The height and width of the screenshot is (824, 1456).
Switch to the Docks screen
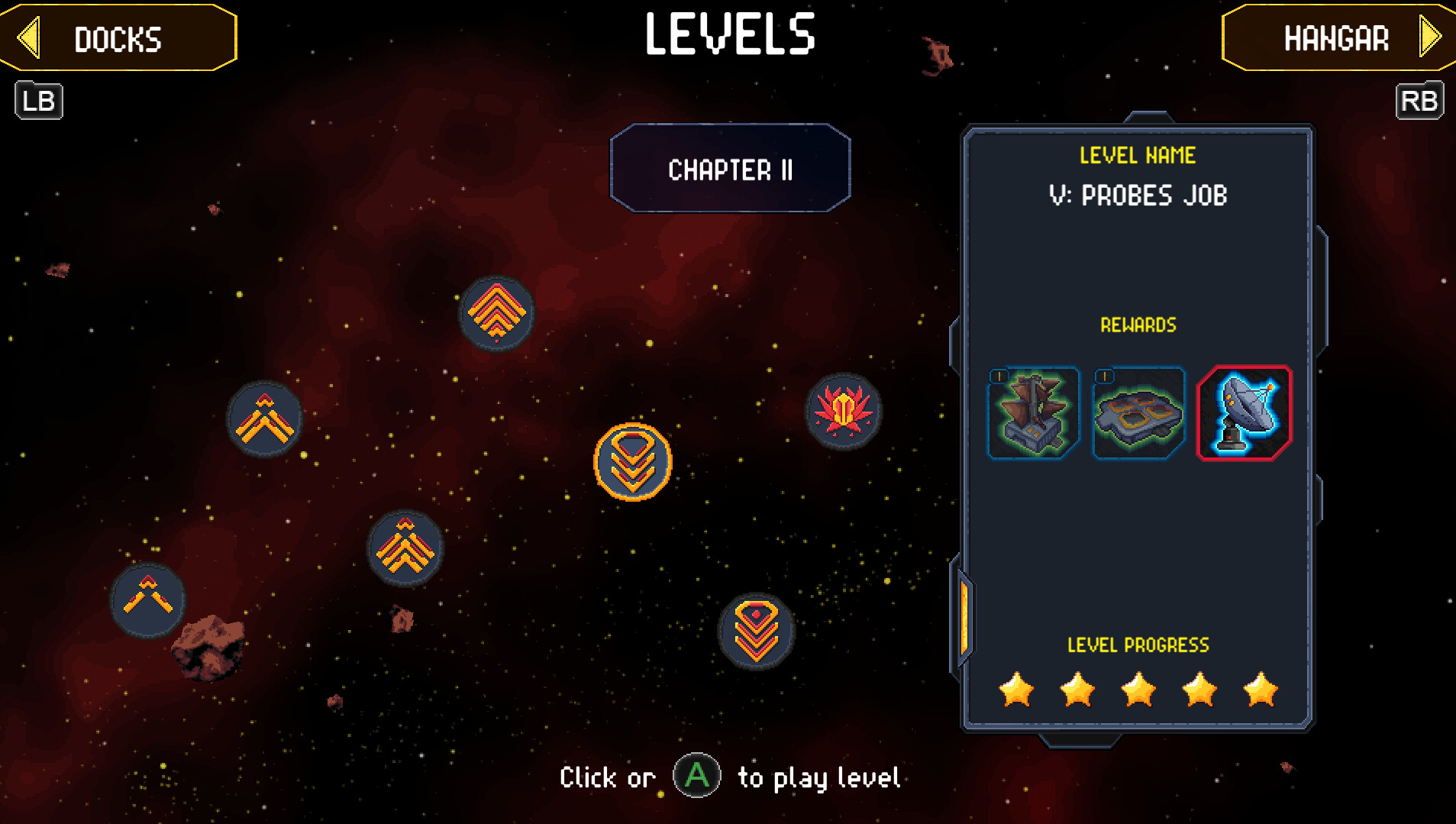[117, 39]
